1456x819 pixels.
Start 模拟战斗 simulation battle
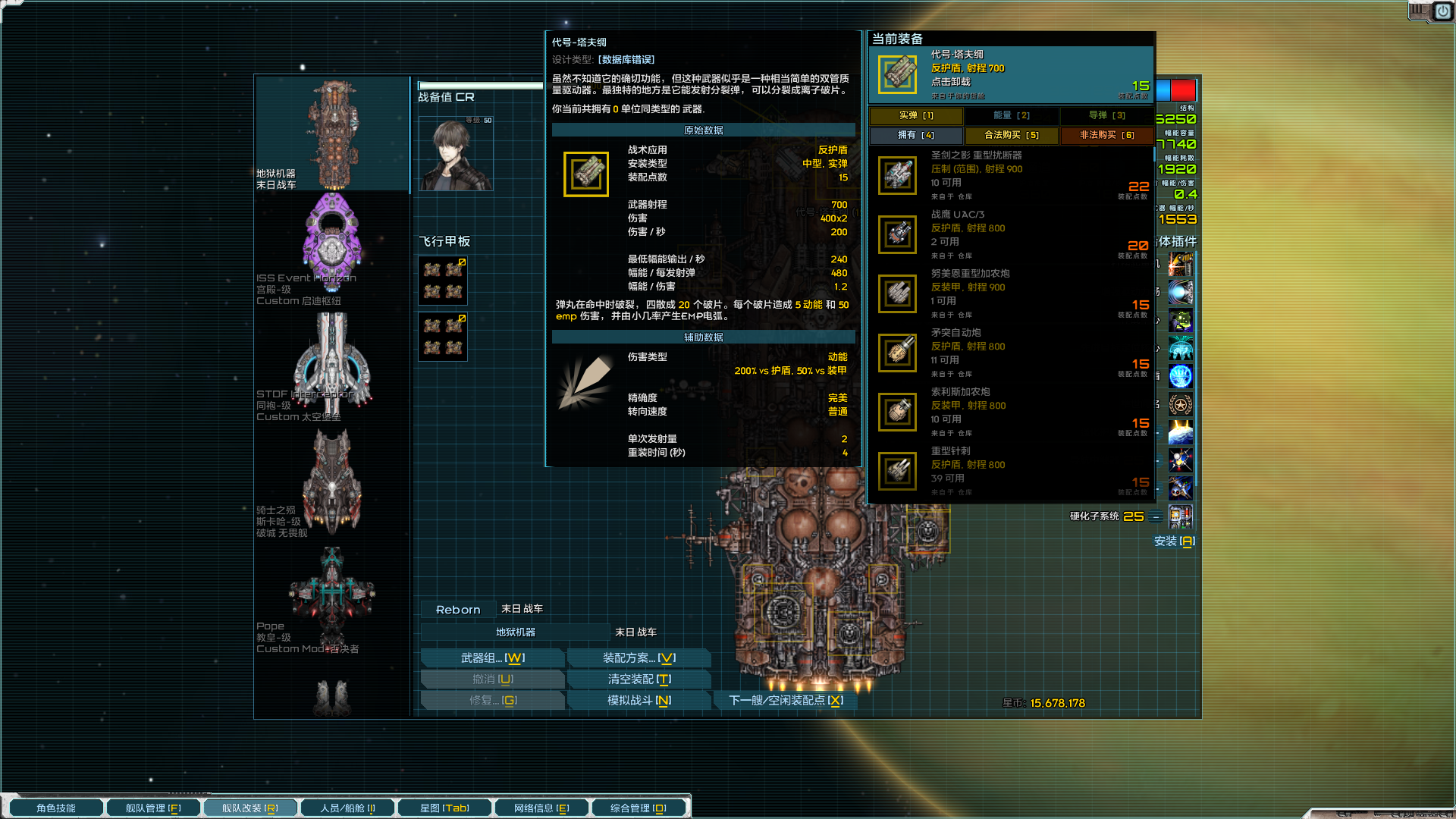point(639,700)
